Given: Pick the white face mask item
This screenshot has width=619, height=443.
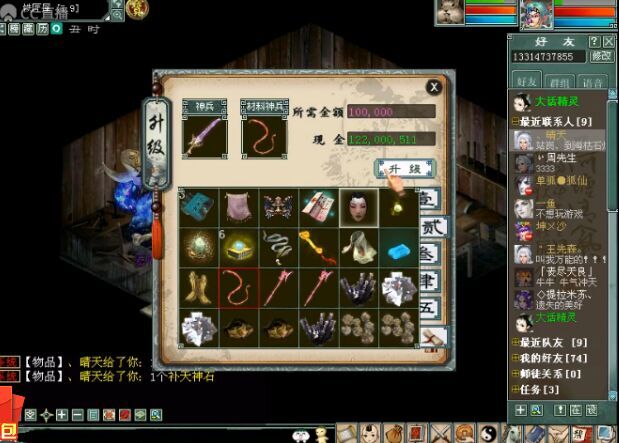Looking at the screenshot, I should coord(358,207).
